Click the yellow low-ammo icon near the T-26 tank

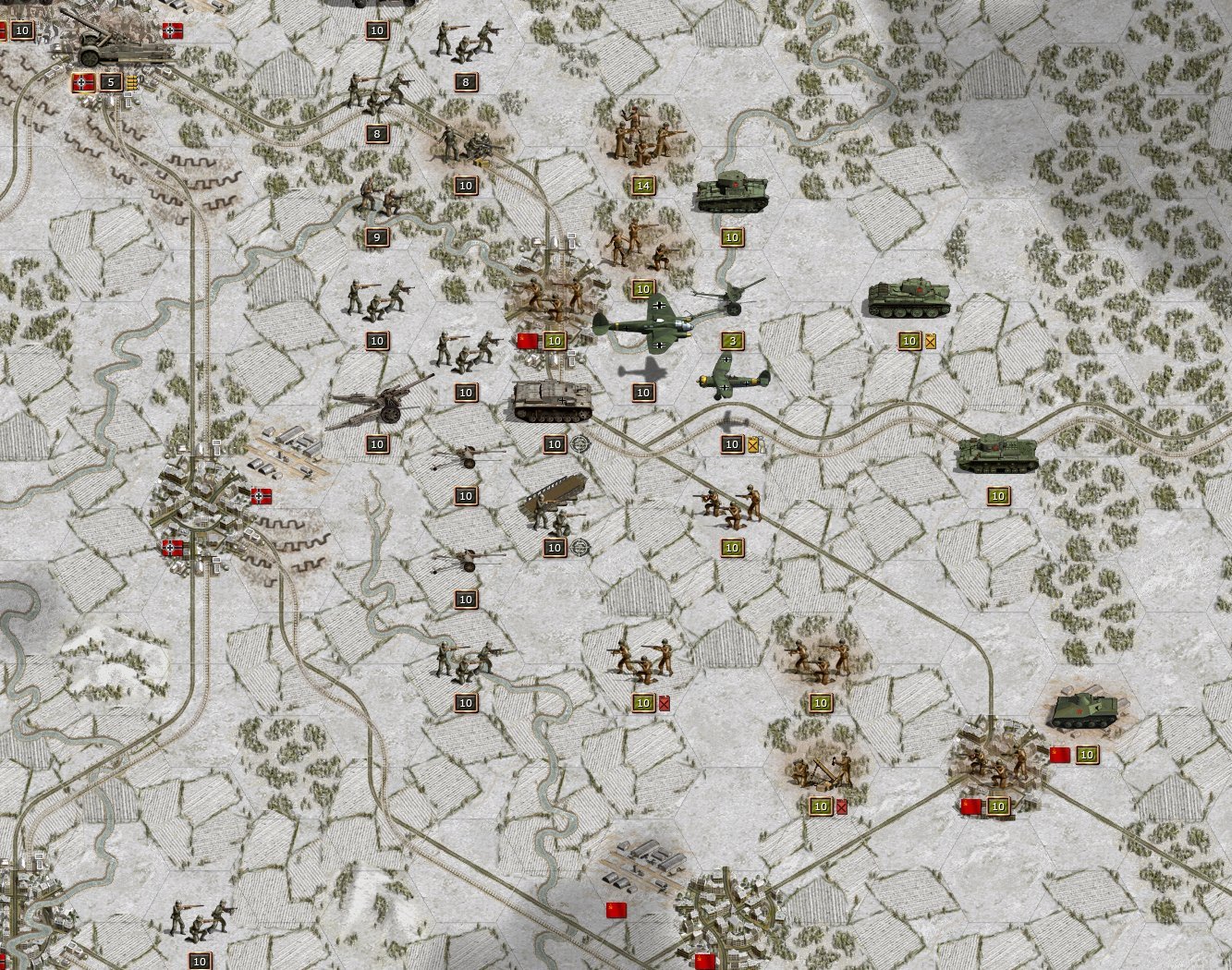point(931,341)
